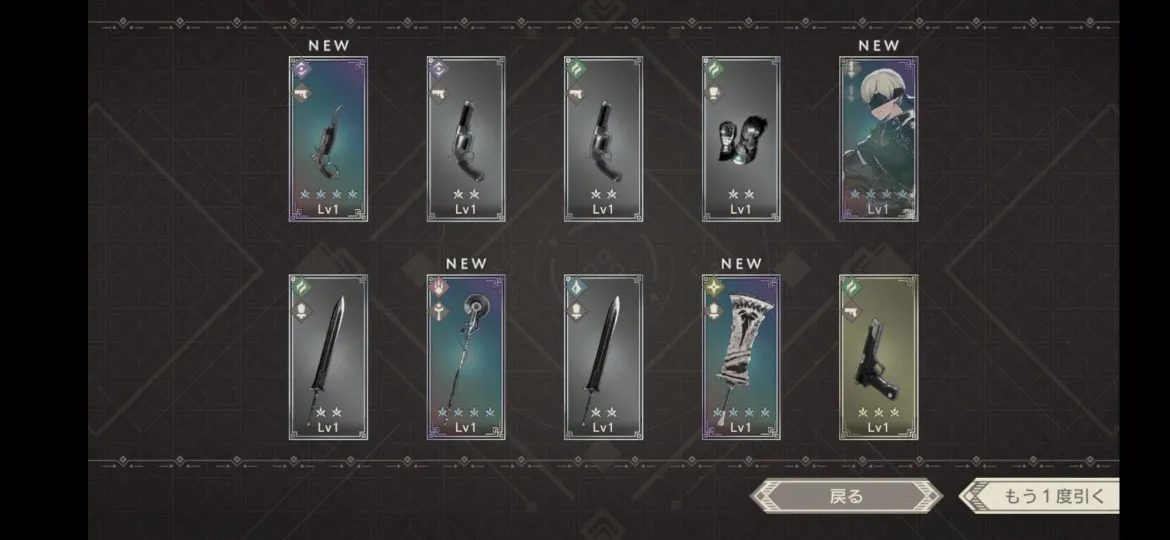1170x540 pixels.
Task: Pick the three-star black pistol card
Action: click(878, 357)
